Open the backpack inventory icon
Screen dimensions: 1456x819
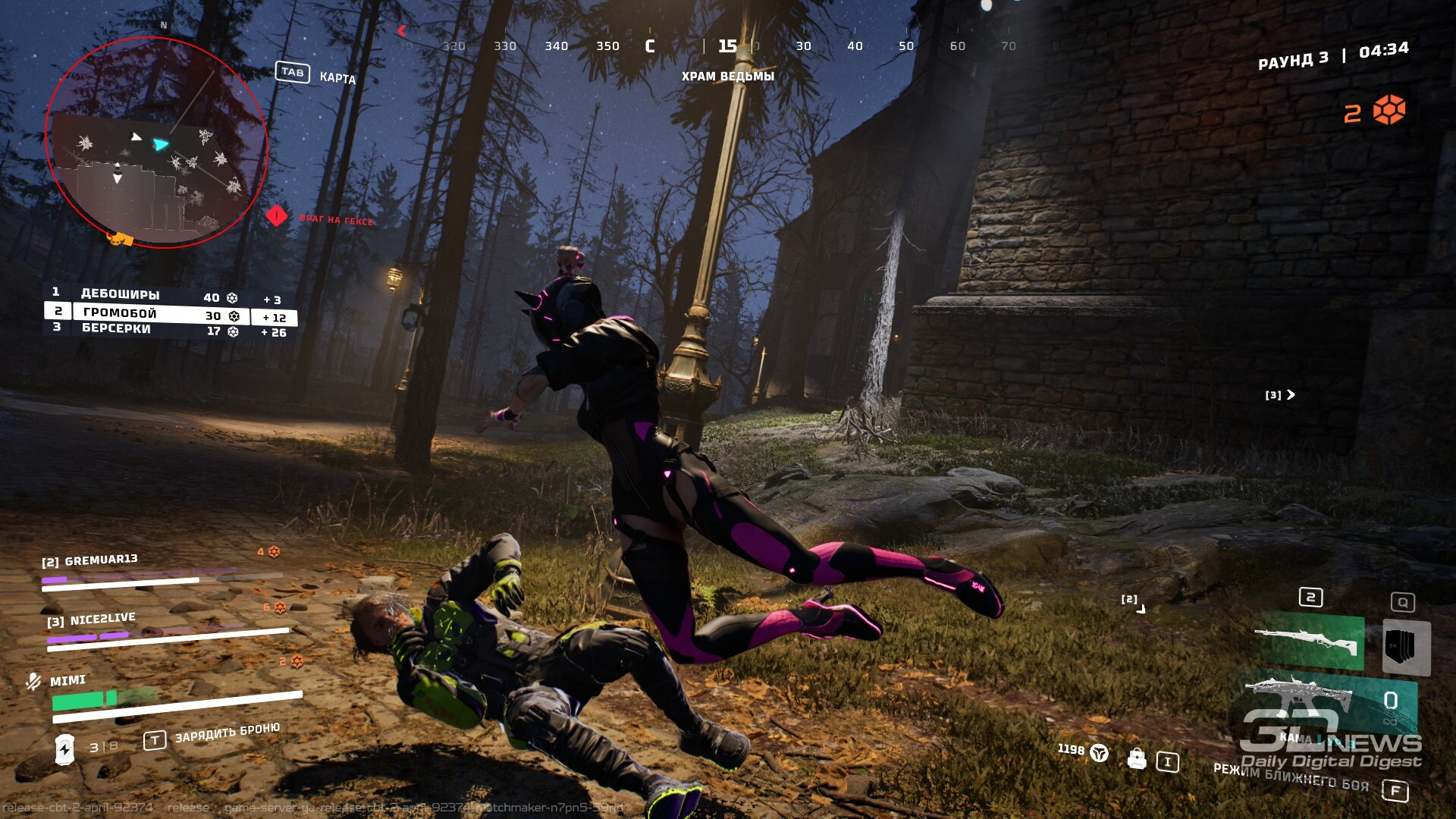[1136, 758]
